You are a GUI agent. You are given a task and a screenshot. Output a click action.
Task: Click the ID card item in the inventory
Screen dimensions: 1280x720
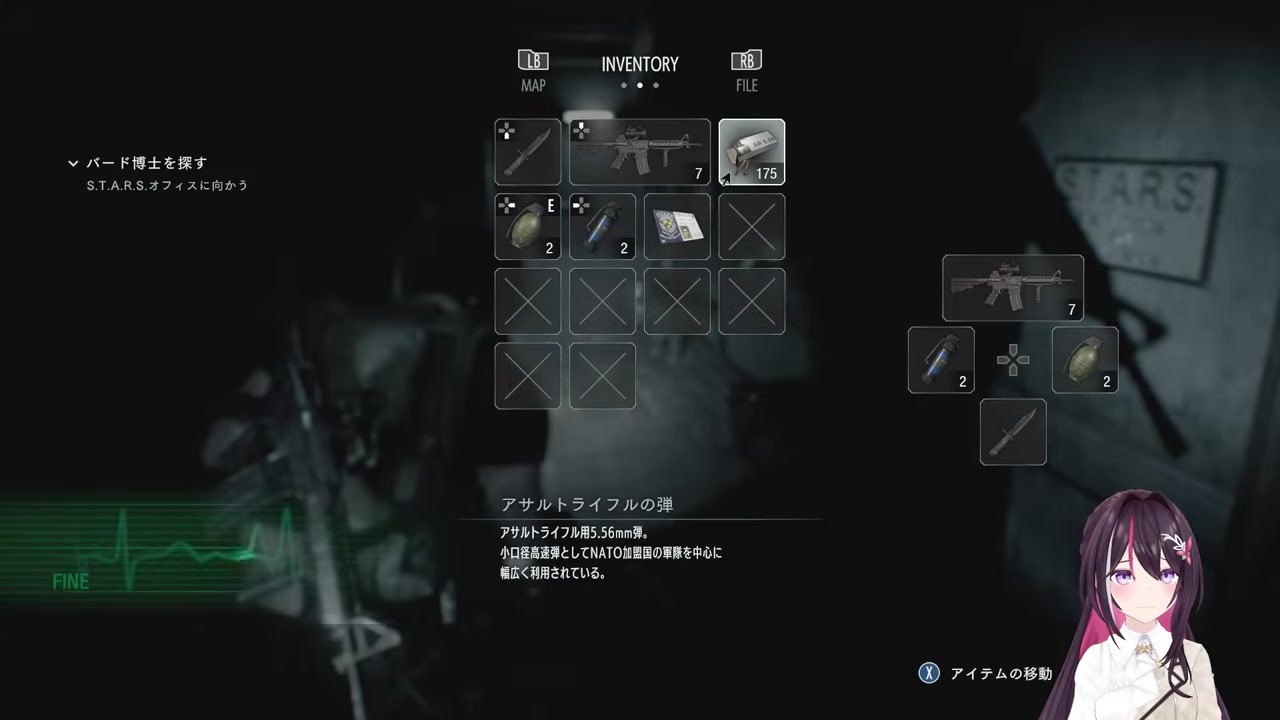point(677,227)
